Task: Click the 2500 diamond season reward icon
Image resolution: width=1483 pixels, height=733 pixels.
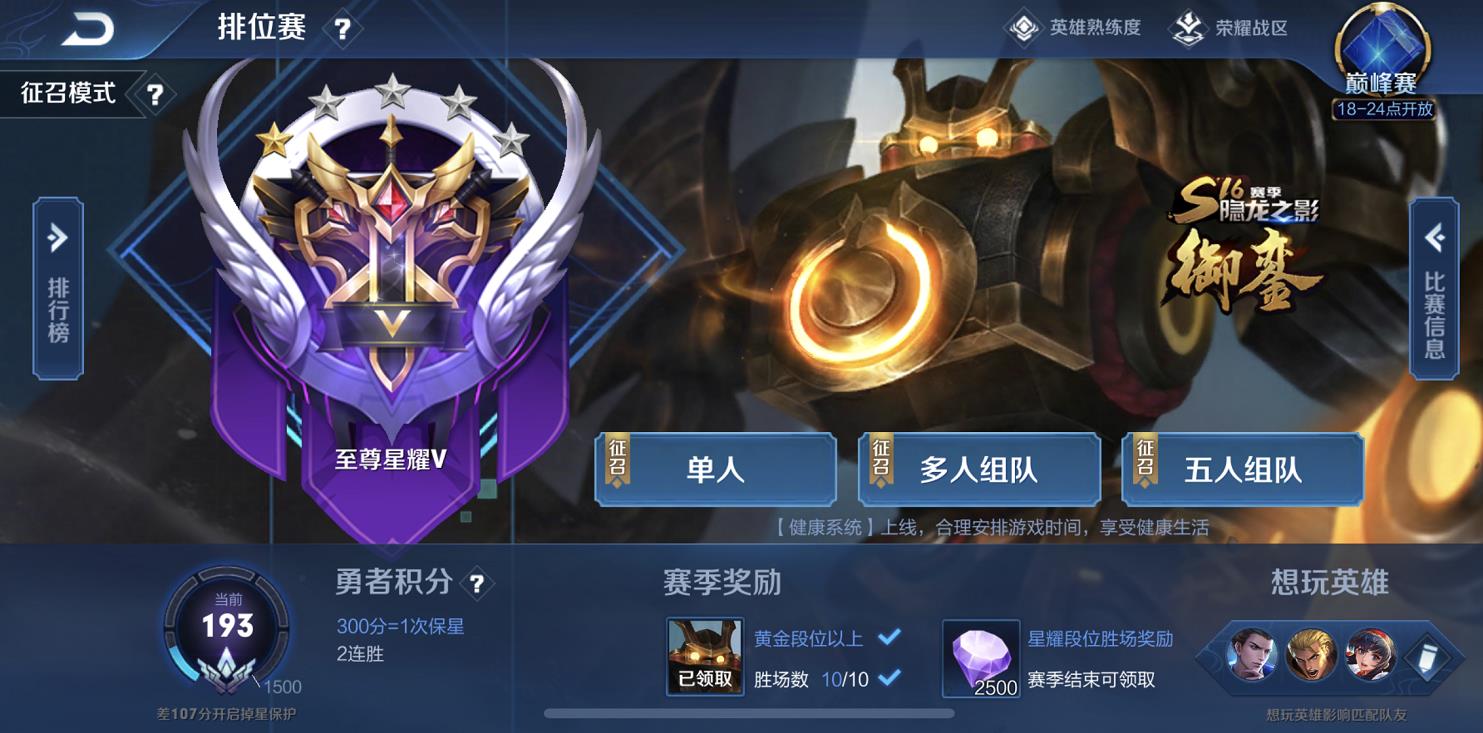Action: (981, 660)
